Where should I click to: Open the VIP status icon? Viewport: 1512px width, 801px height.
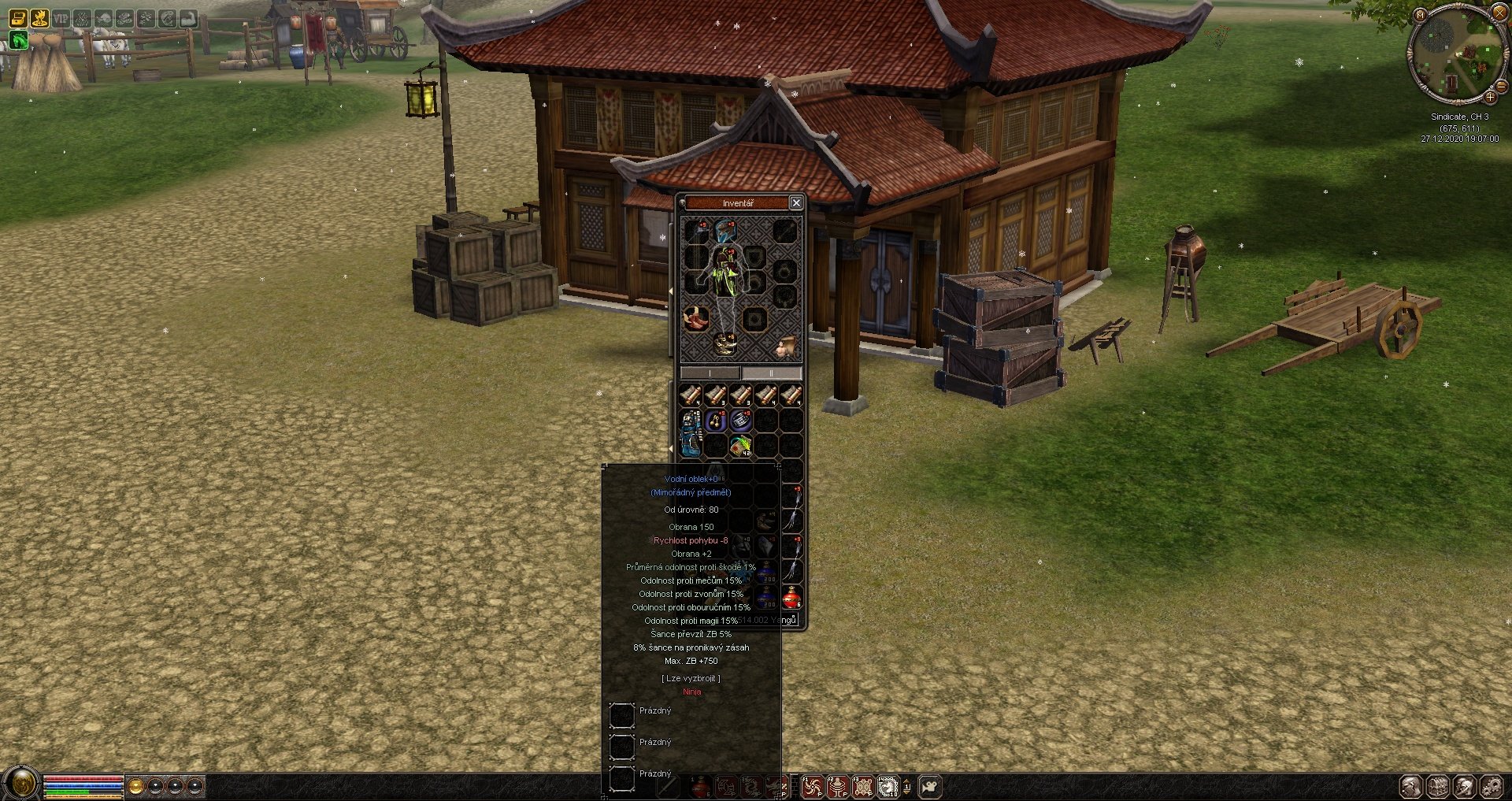61,18
